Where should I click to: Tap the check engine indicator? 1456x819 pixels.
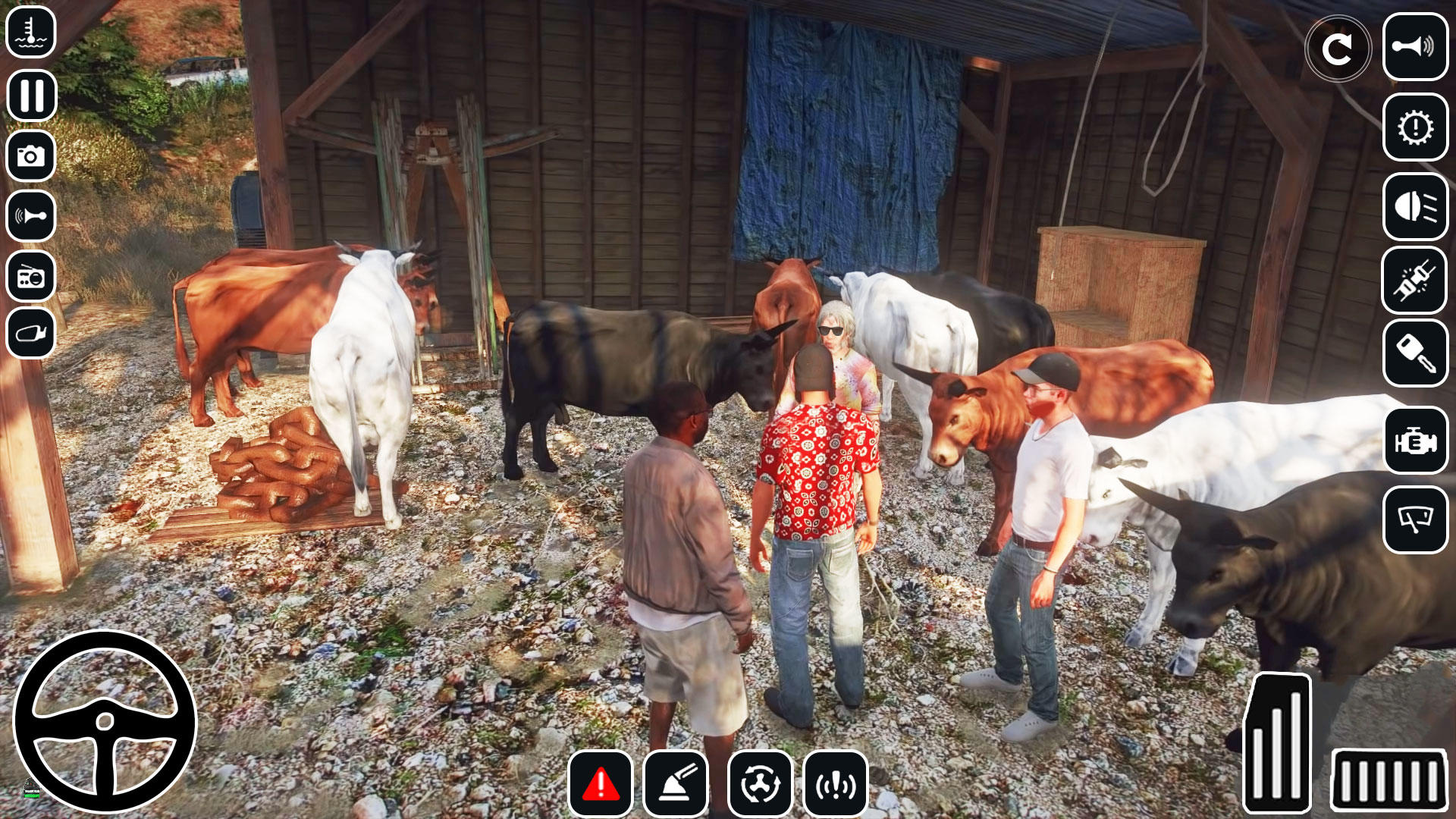(1415, 440)
